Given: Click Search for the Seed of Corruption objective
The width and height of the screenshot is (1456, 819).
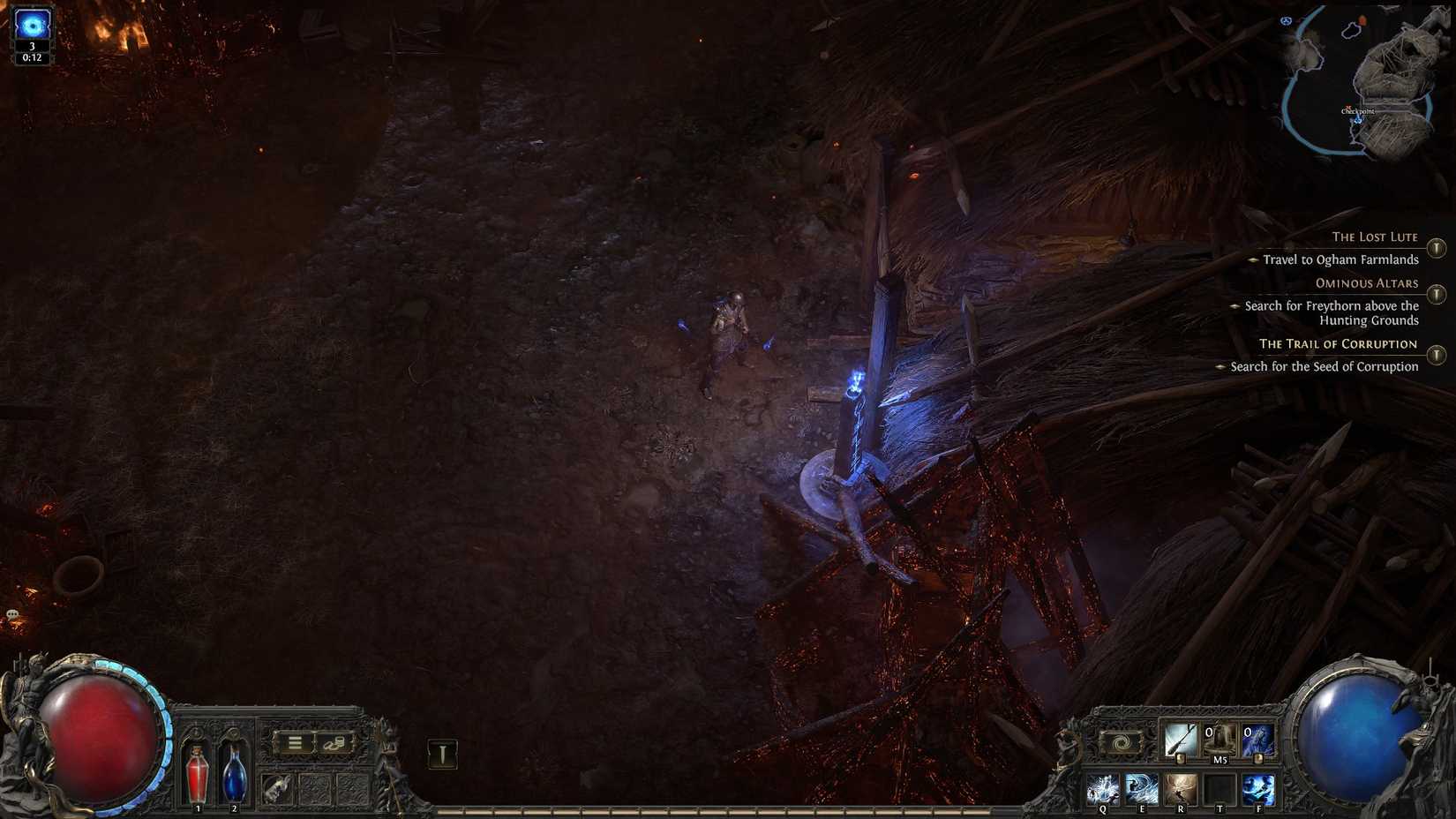Looking at the screenshot, I should (x=1325, y=366).
